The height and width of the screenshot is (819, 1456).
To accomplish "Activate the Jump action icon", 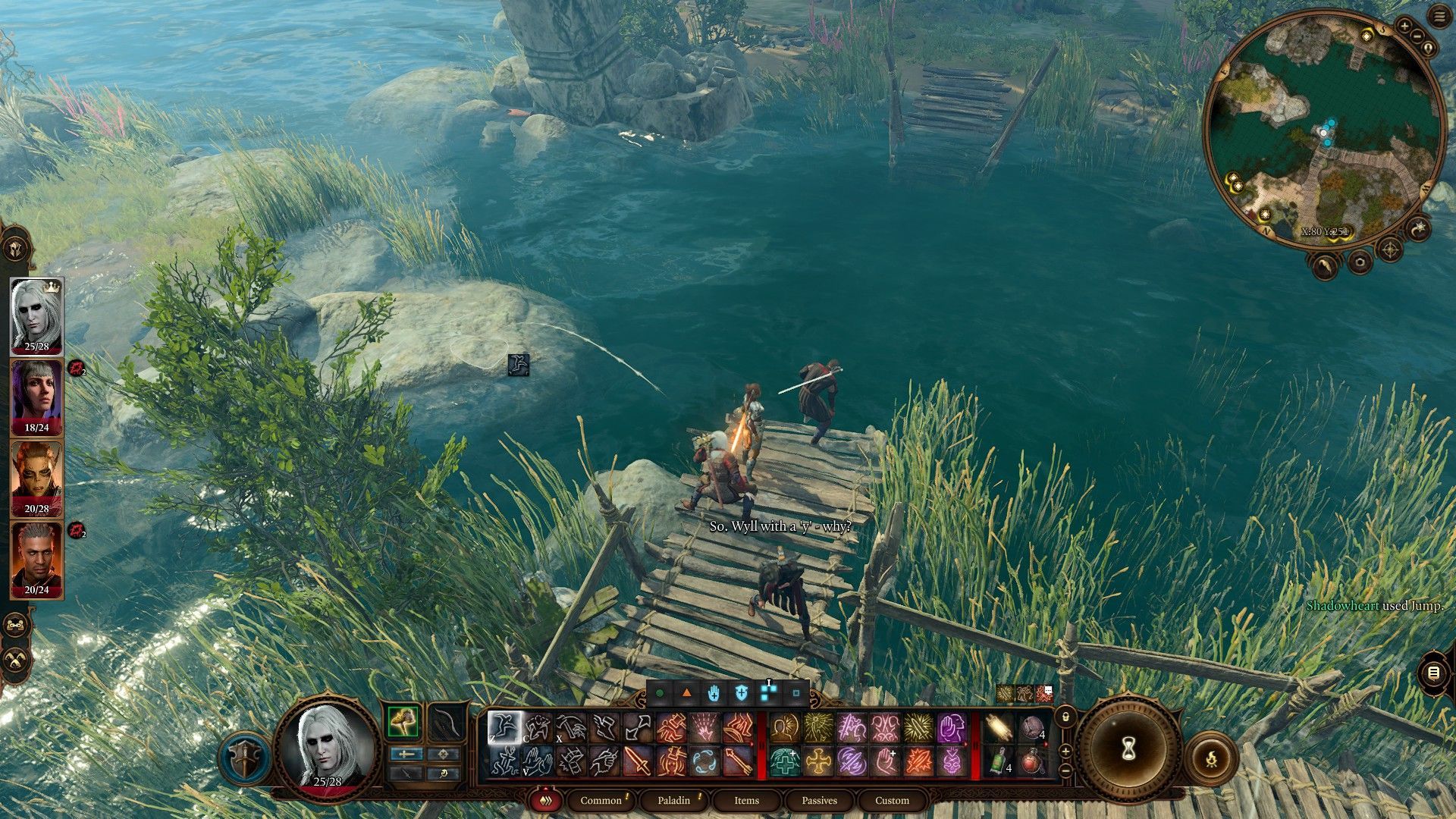I will (x=504, y=728).
